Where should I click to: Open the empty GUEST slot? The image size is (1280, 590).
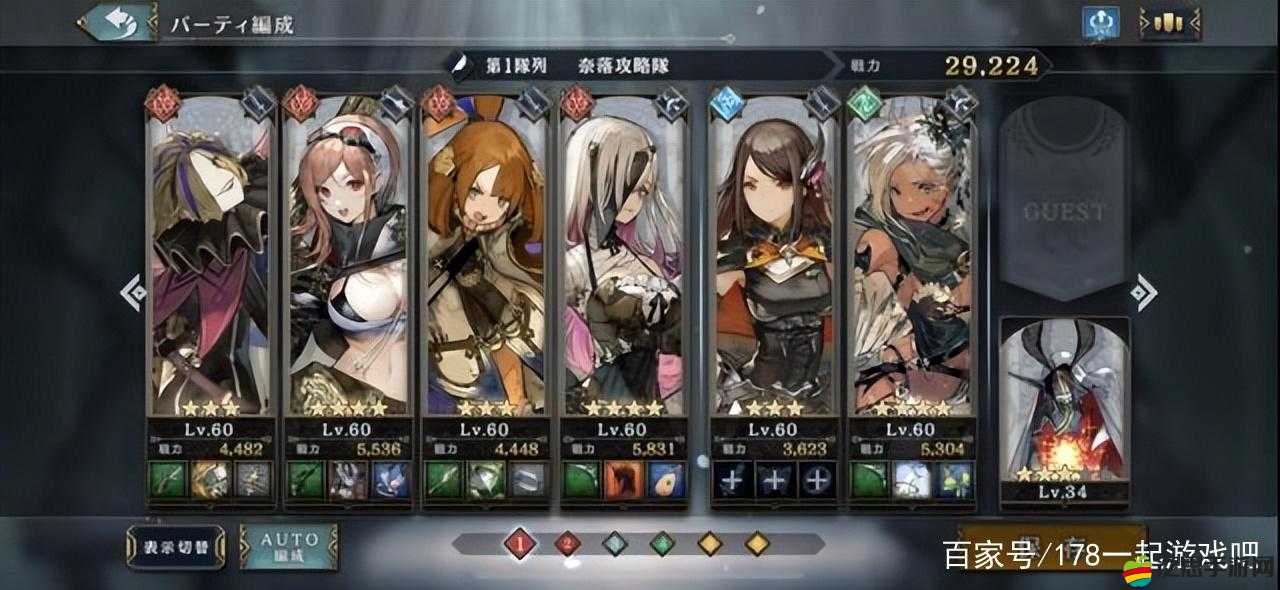(1064, 205)
